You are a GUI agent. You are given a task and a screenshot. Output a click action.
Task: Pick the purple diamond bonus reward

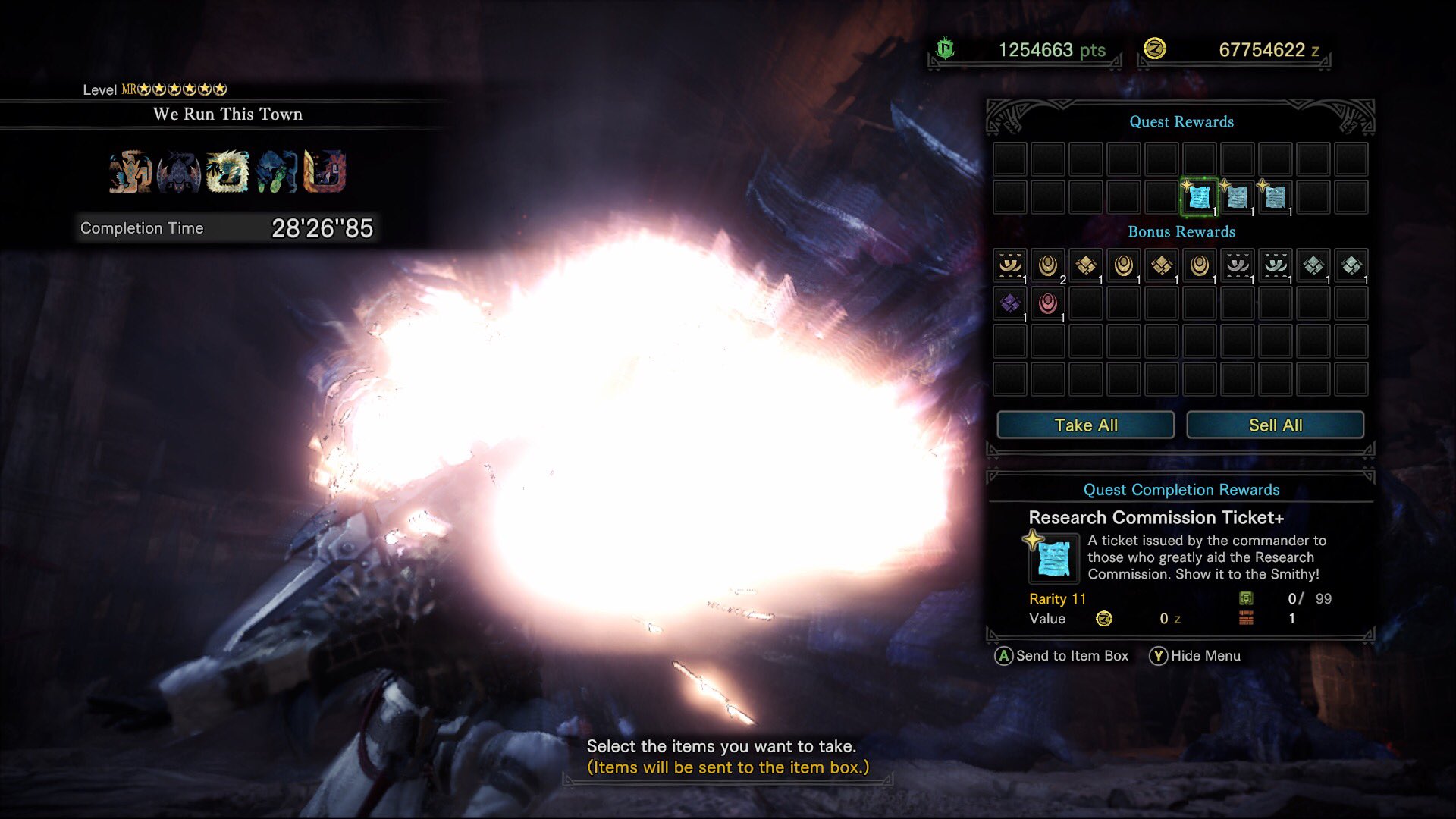1010,303
